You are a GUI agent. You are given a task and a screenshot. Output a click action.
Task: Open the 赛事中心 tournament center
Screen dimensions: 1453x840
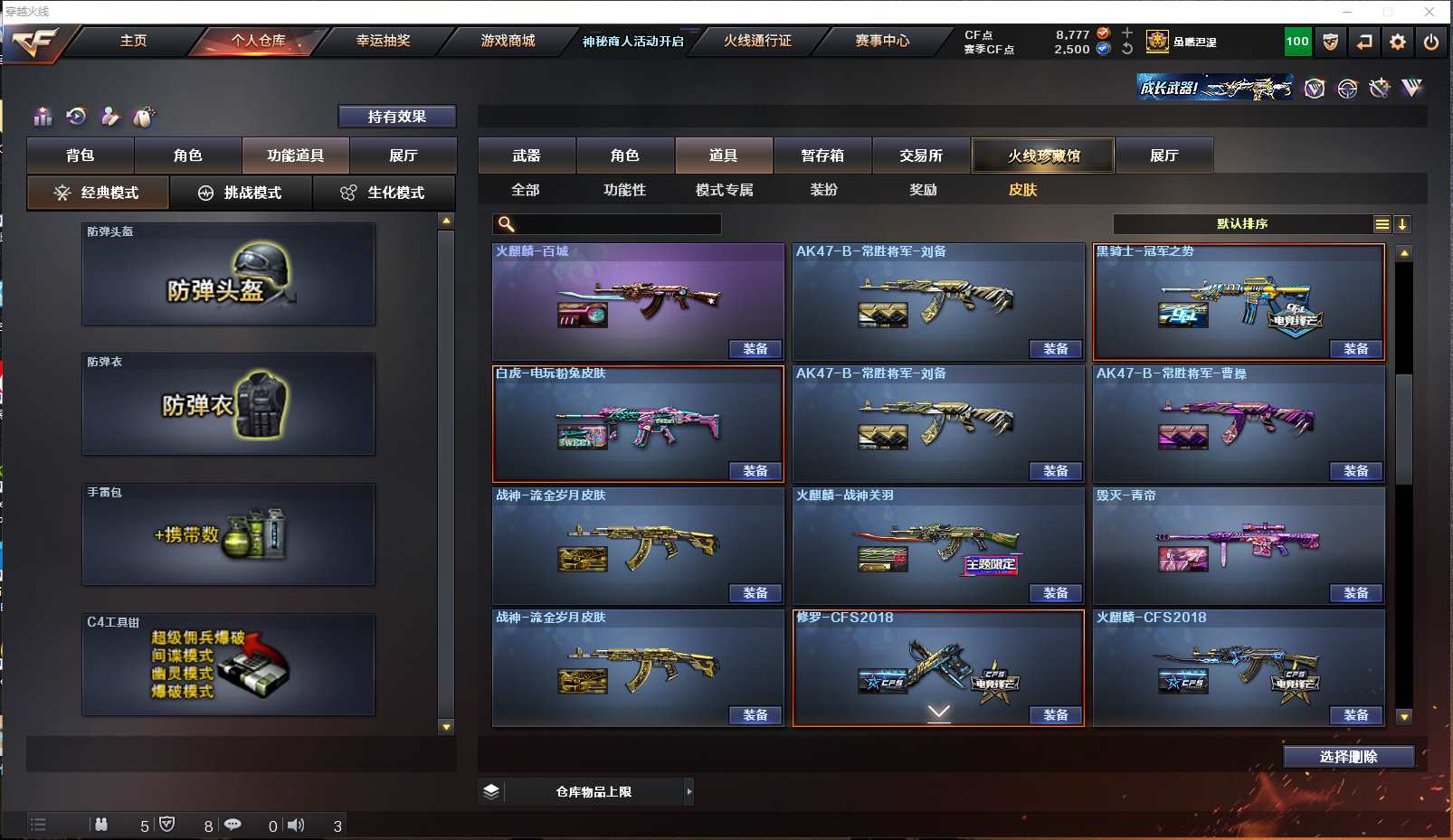pos(882,41)
